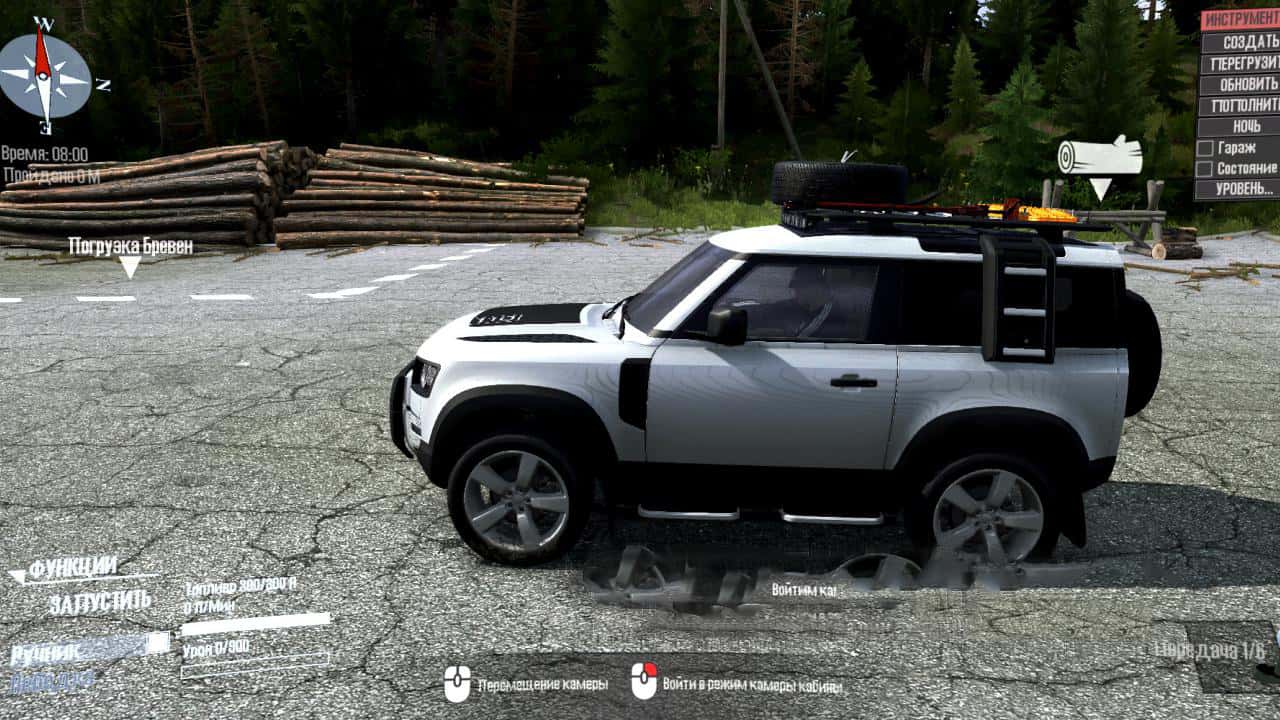This screenshot has height=720, width=1280.
Task: Click the log loading point icon
Action: (x=1100, y=157)
